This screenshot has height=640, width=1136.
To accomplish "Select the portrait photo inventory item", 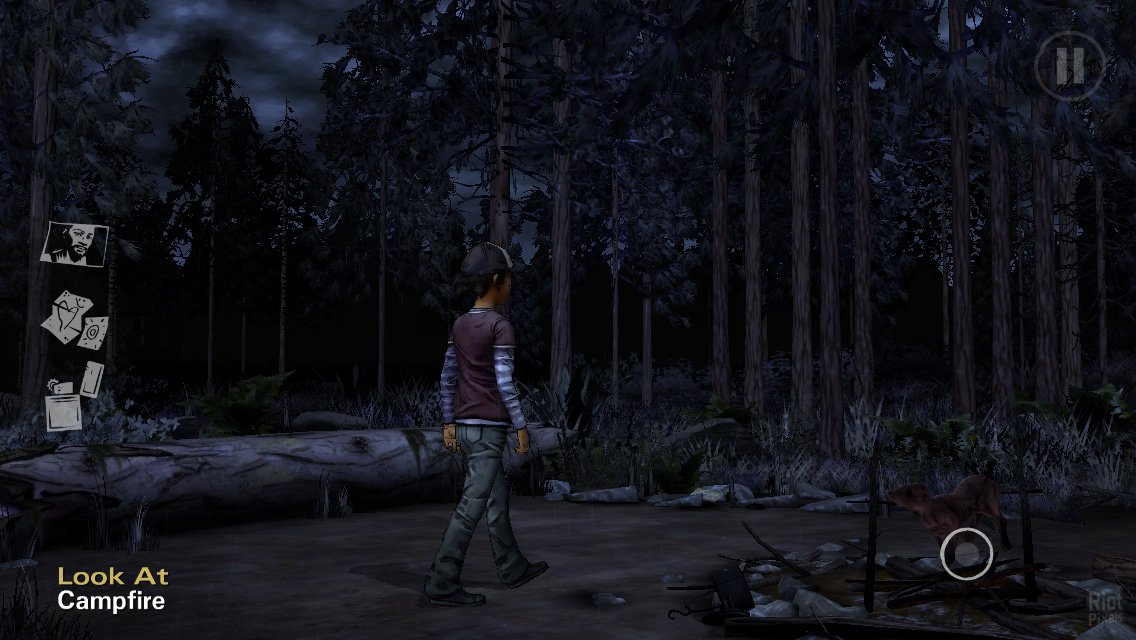I will click(x=74, y=243).
